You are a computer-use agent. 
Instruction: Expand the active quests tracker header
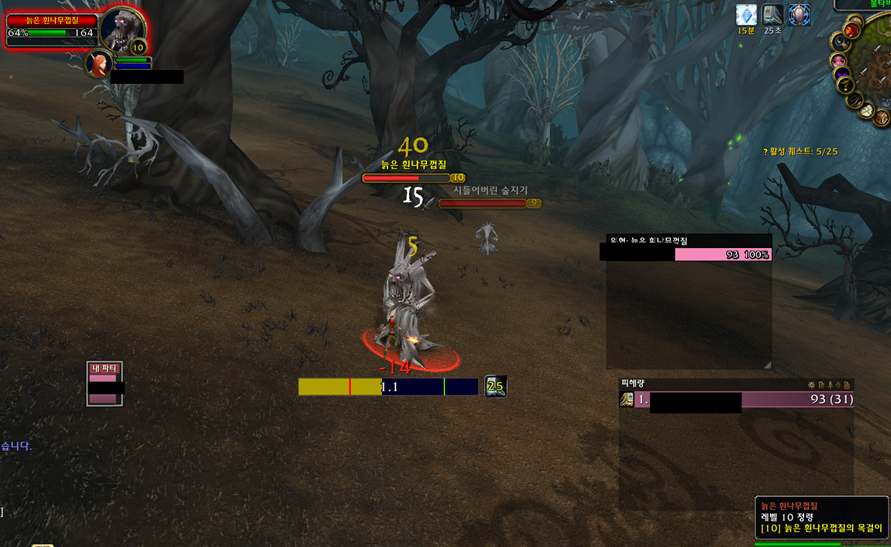800,151
